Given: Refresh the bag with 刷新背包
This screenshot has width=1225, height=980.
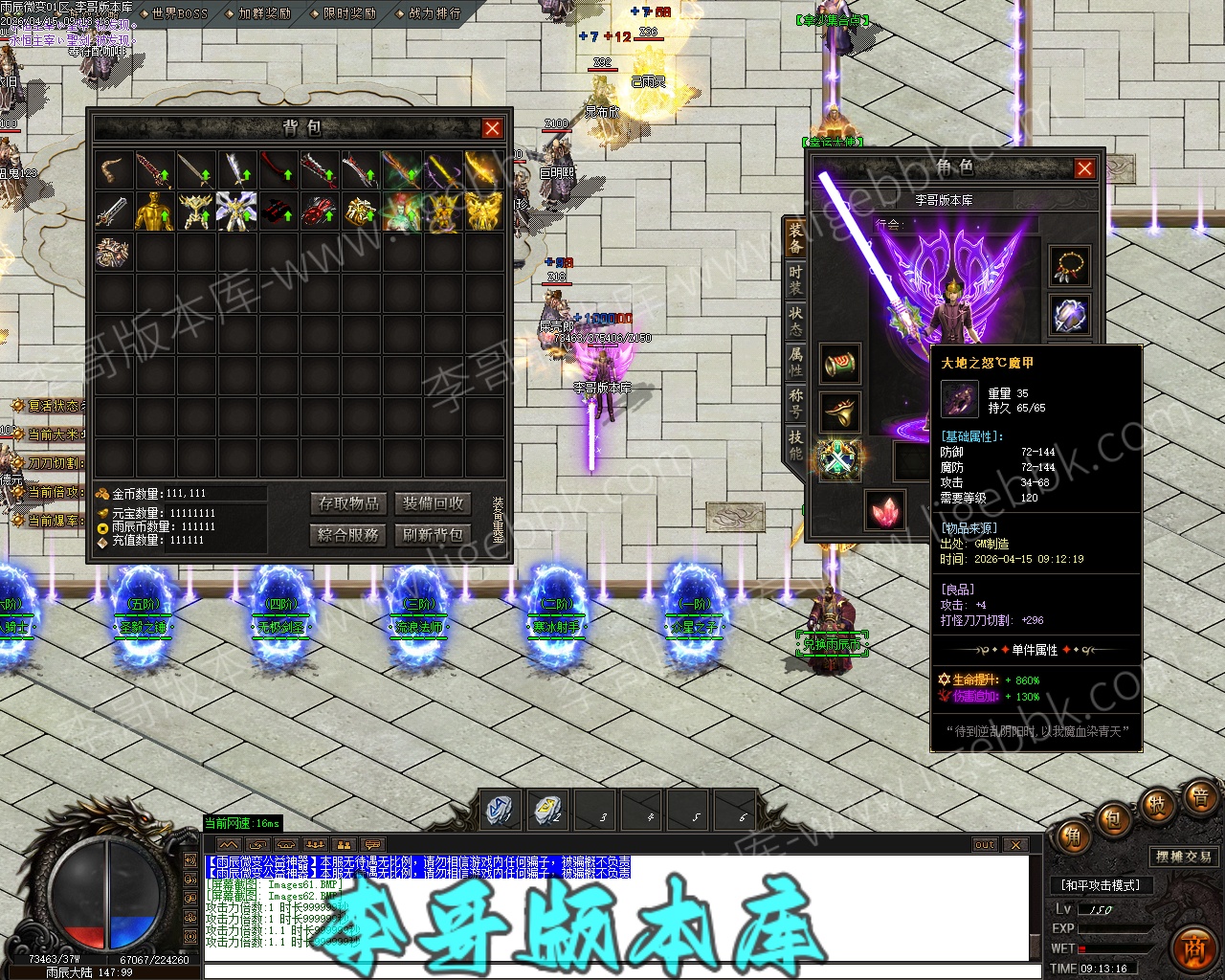Looking at the screenshot, I should click(433, 534).
